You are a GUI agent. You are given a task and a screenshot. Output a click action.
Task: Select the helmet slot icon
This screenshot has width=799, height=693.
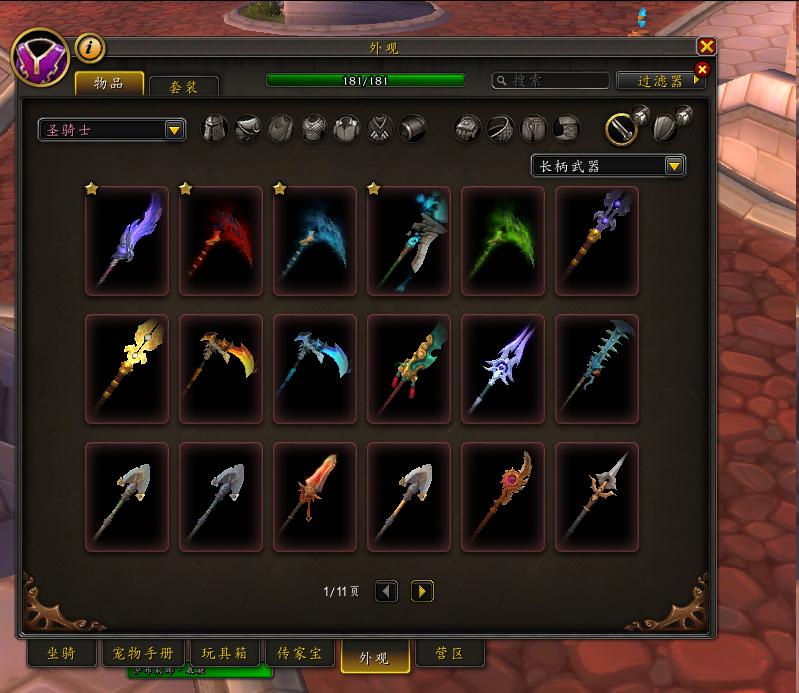tap(215, 129)
